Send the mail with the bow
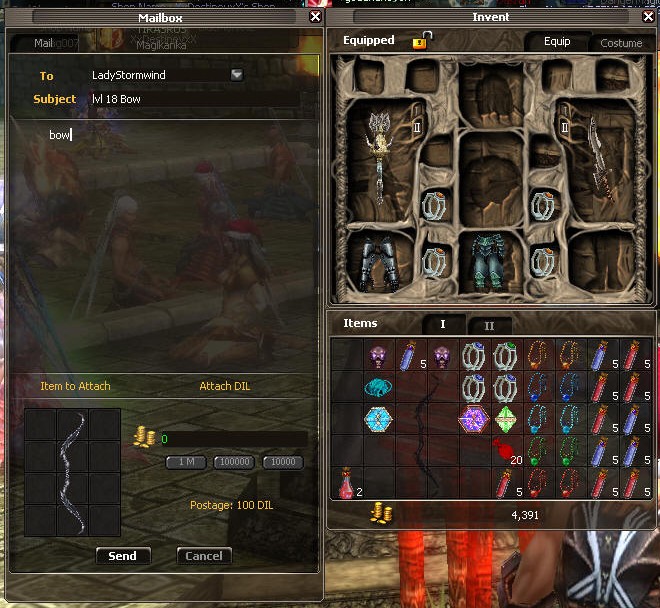Viewport: 660px width, 608px height. (123, 556)
